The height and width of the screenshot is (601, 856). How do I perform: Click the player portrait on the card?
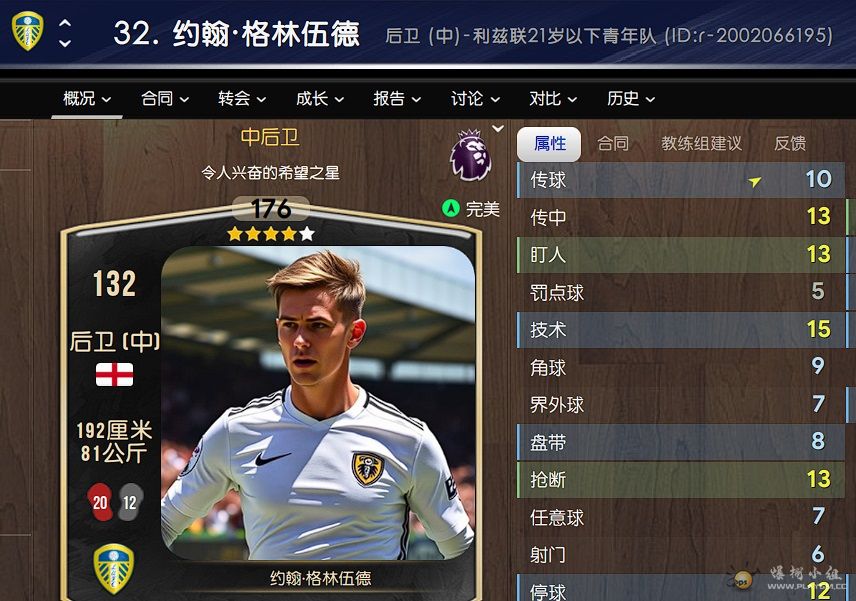click(318, 400)
